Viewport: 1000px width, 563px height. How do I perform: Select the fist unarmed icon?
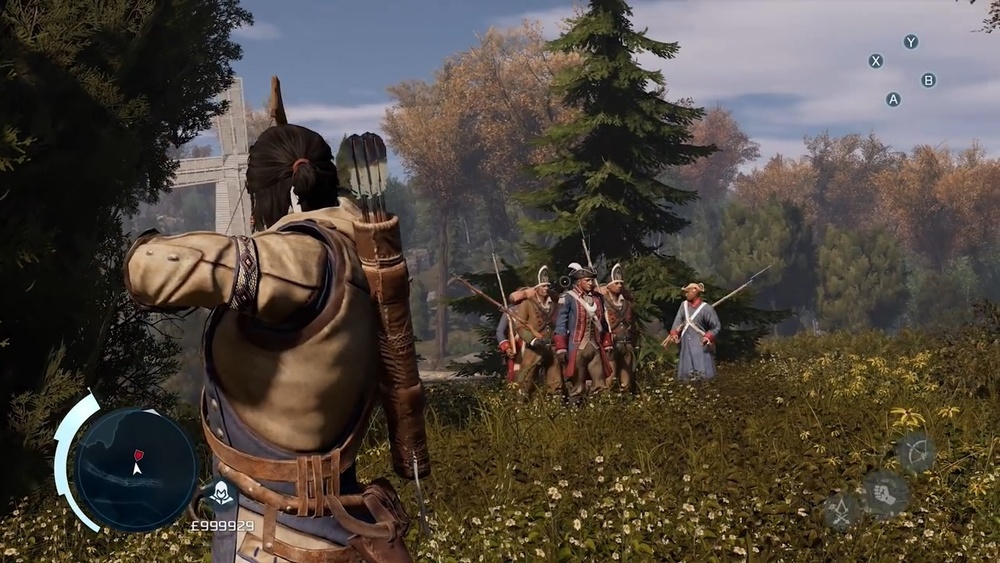pos(886,494)
